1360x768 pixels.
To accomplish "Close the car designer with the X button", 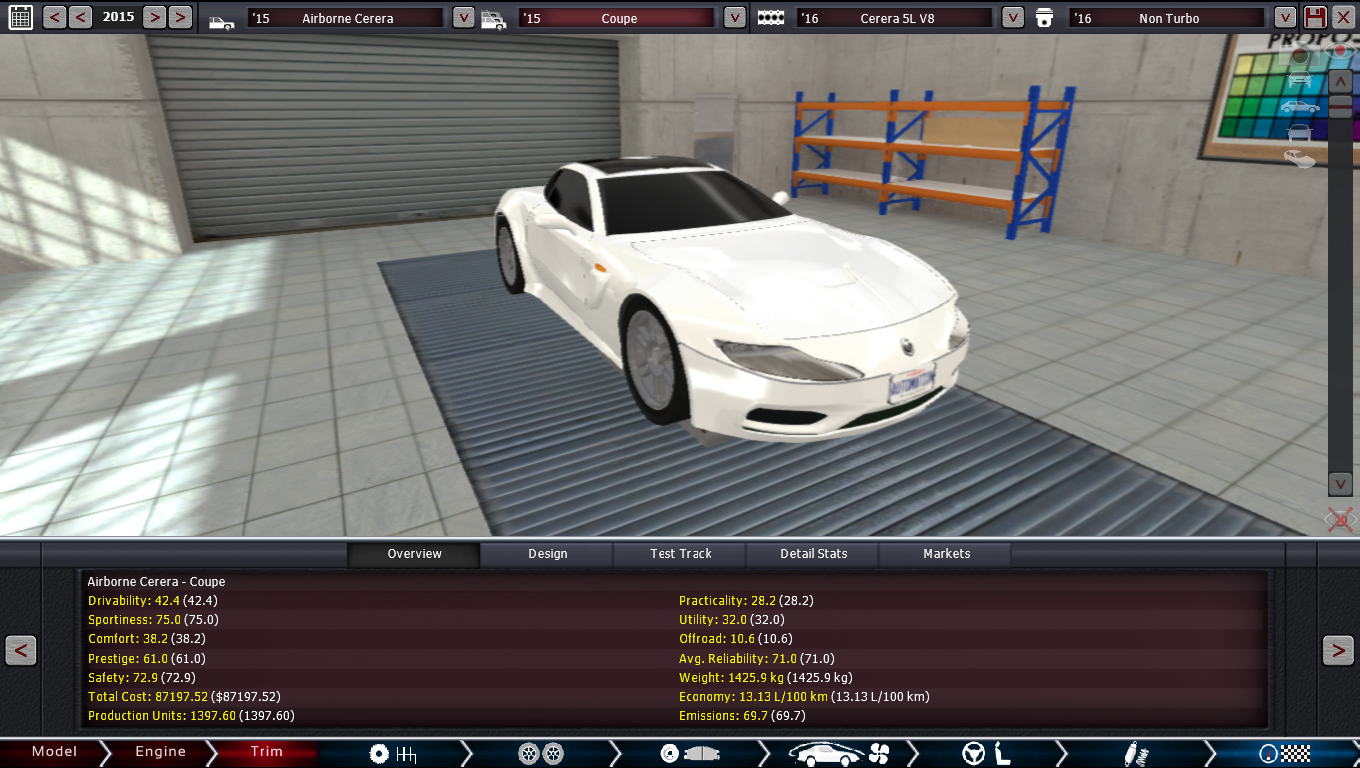I will 1343,17.
